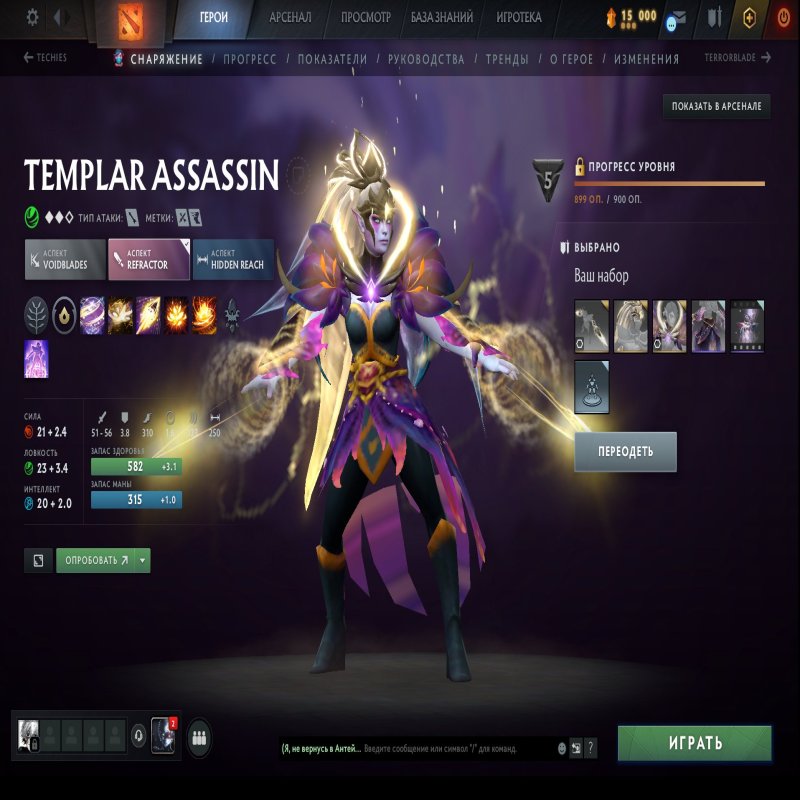Open the Игротека tab
Screen dimensions: 800x800
click(519, 17)
